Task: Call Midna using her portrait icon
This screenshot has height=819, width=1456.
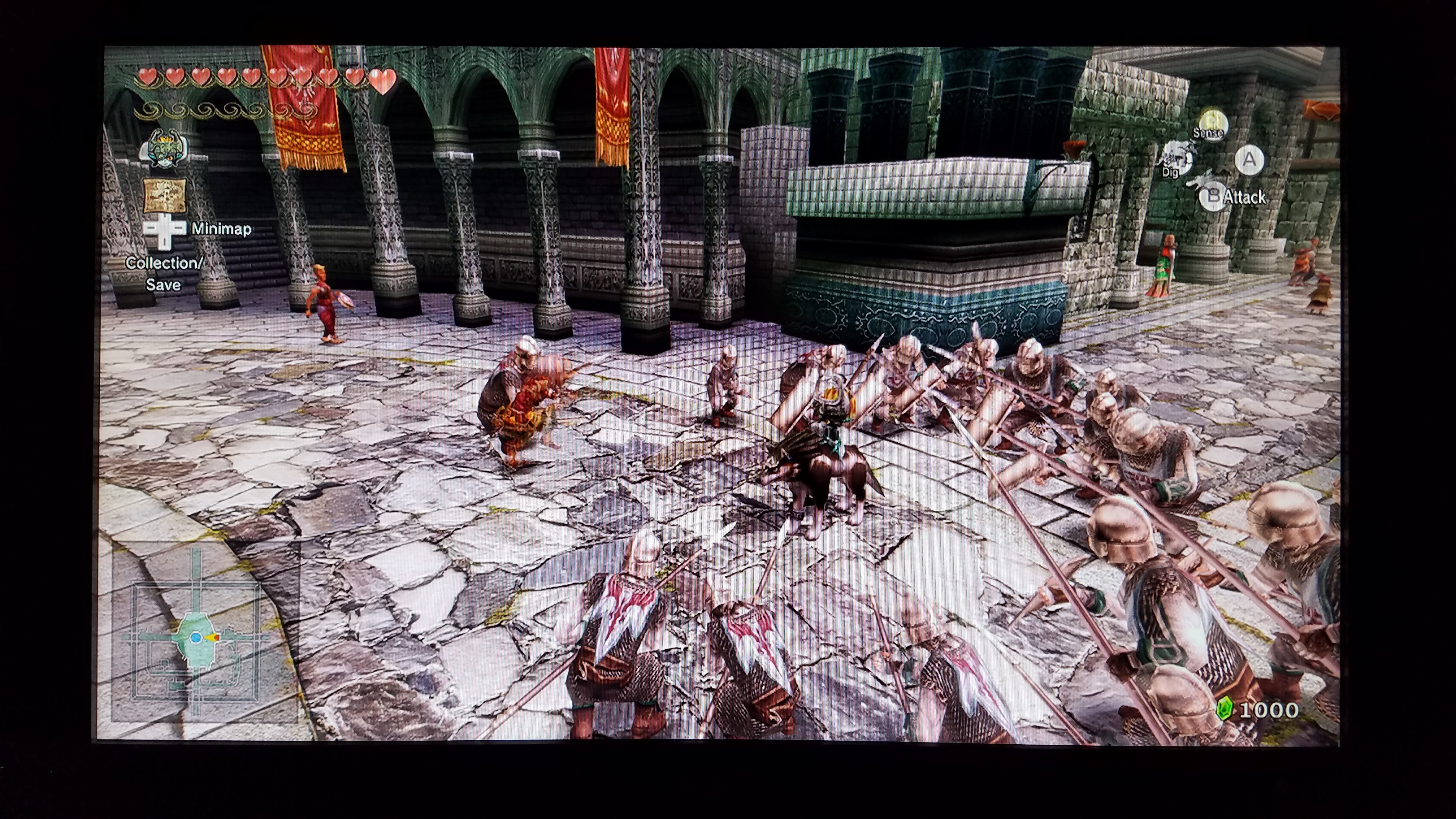Action: [163, 149]
